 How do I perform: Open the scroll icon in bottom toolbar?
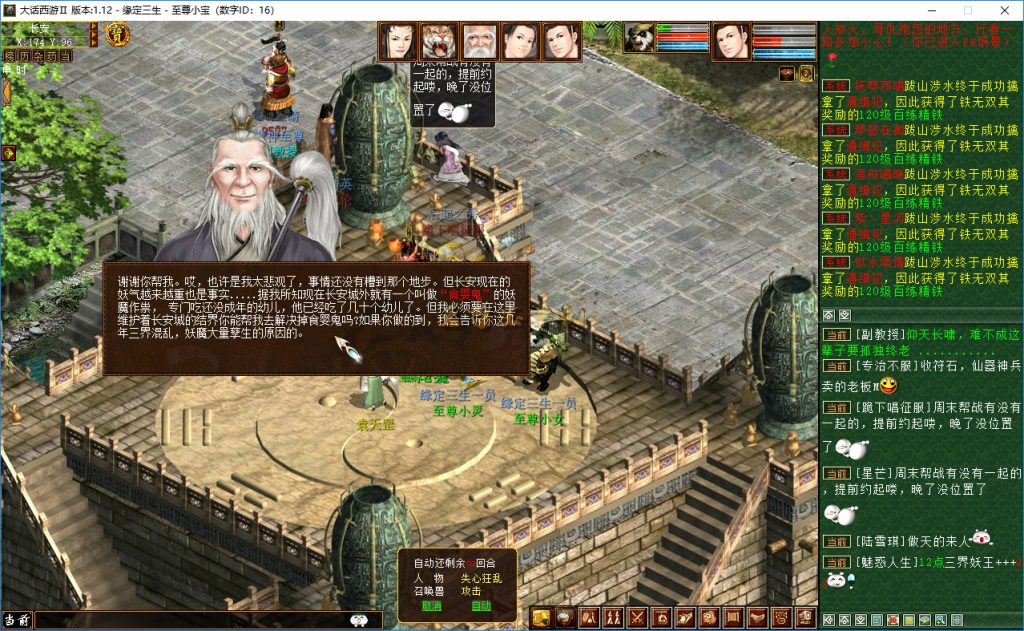tap(732, 617)
